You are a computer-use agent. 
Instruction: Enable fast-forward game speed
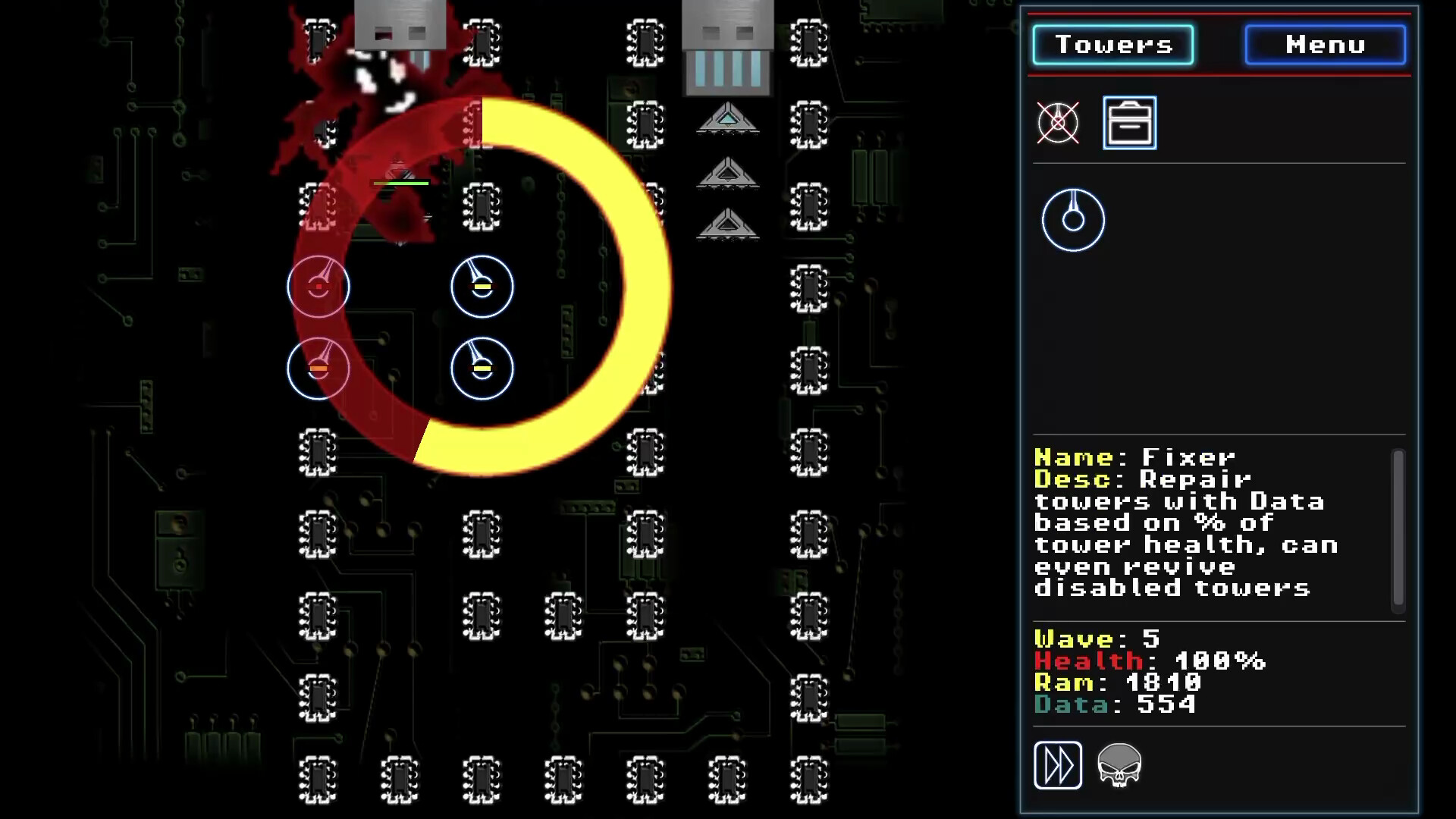1059,765
